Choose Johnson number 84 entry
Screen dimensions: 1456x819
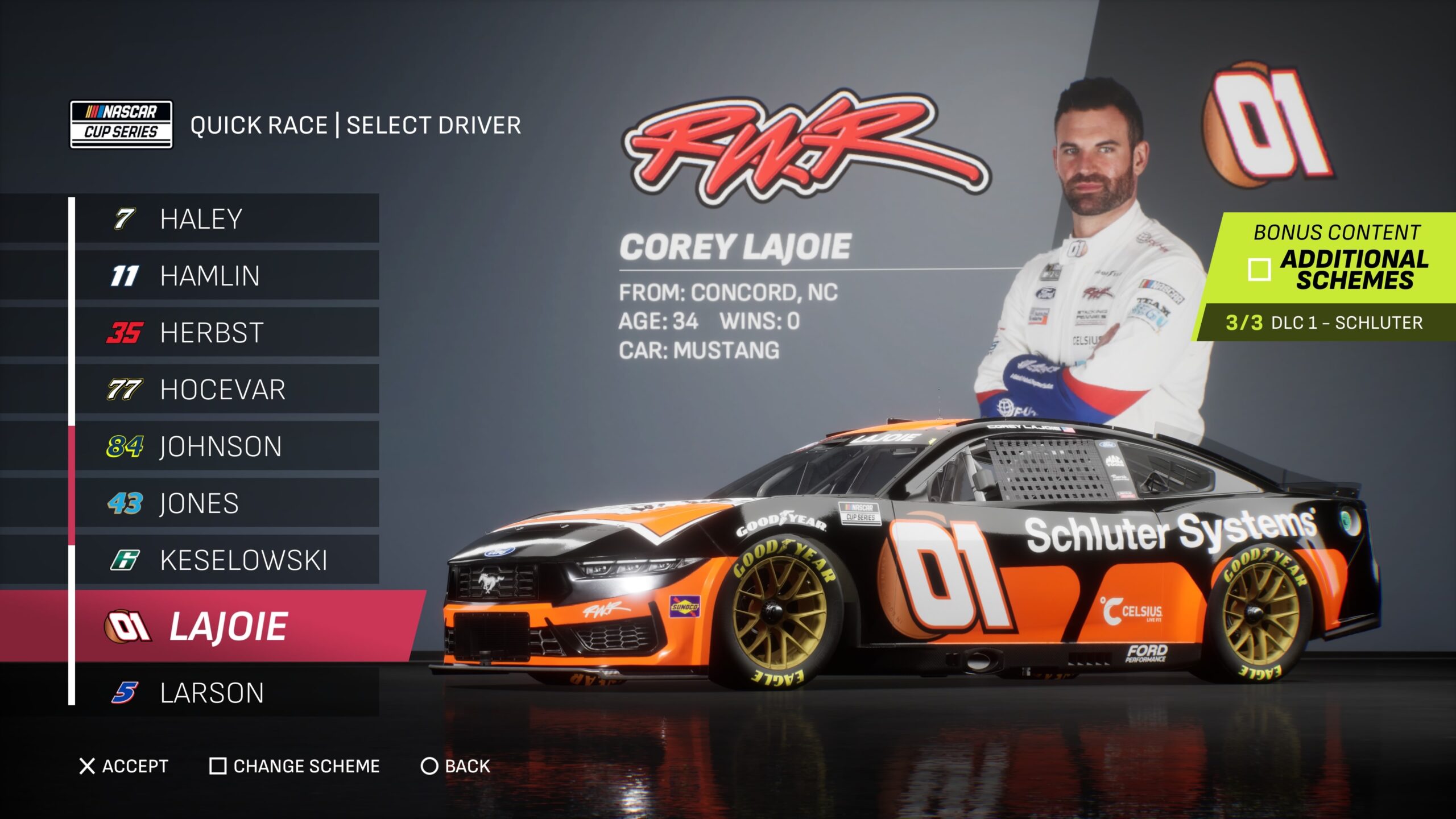pos(226,446)
